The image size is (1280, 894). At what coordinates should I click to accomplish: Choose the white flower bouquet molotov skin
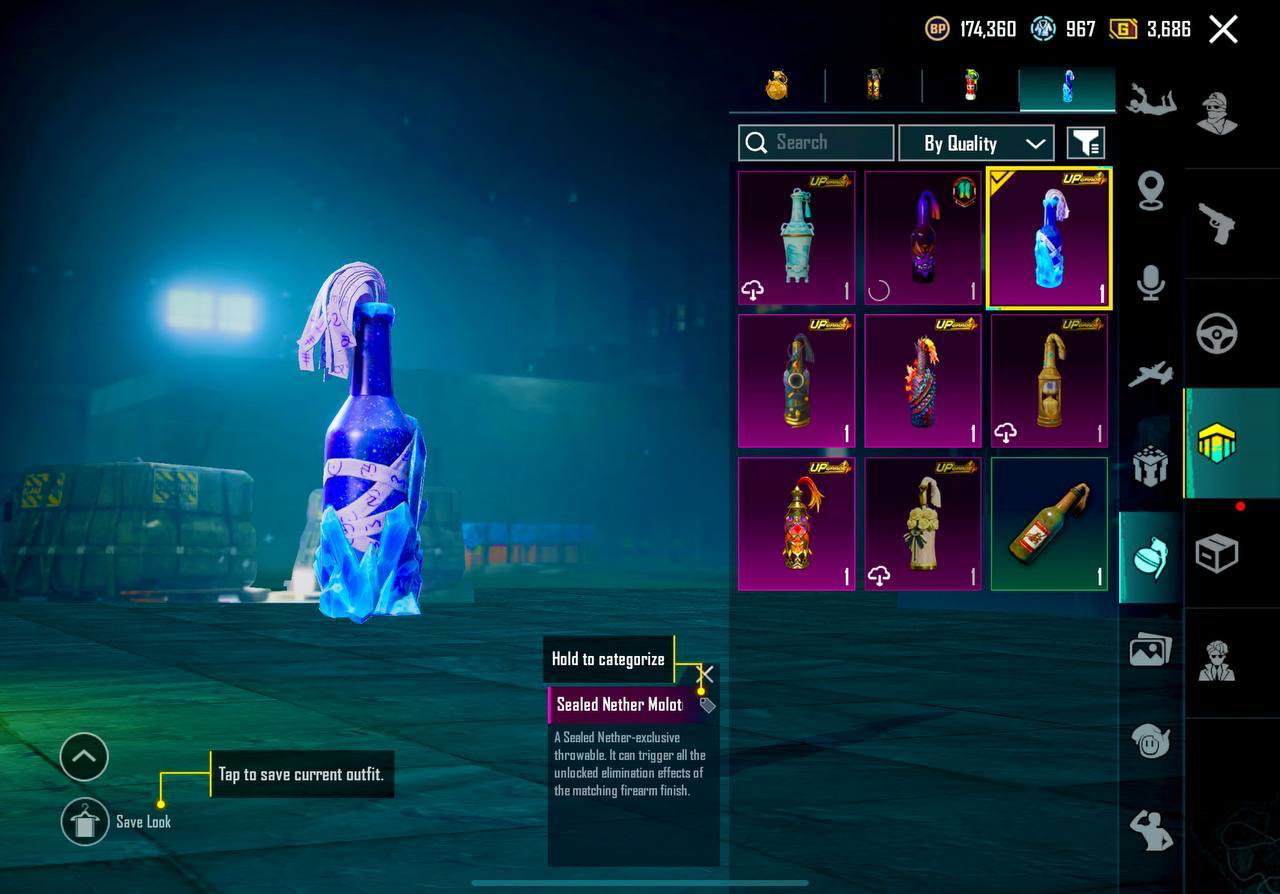point(922,524)
